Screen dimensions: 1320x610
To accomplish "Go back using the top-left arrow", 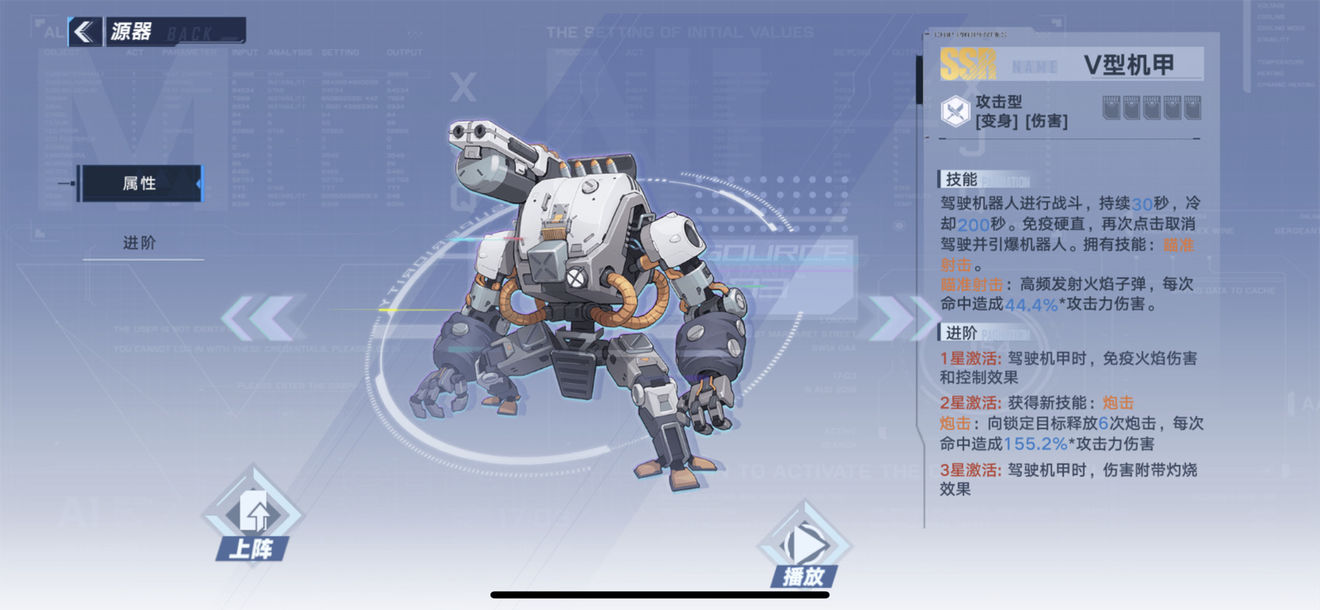I will (85, 31).
